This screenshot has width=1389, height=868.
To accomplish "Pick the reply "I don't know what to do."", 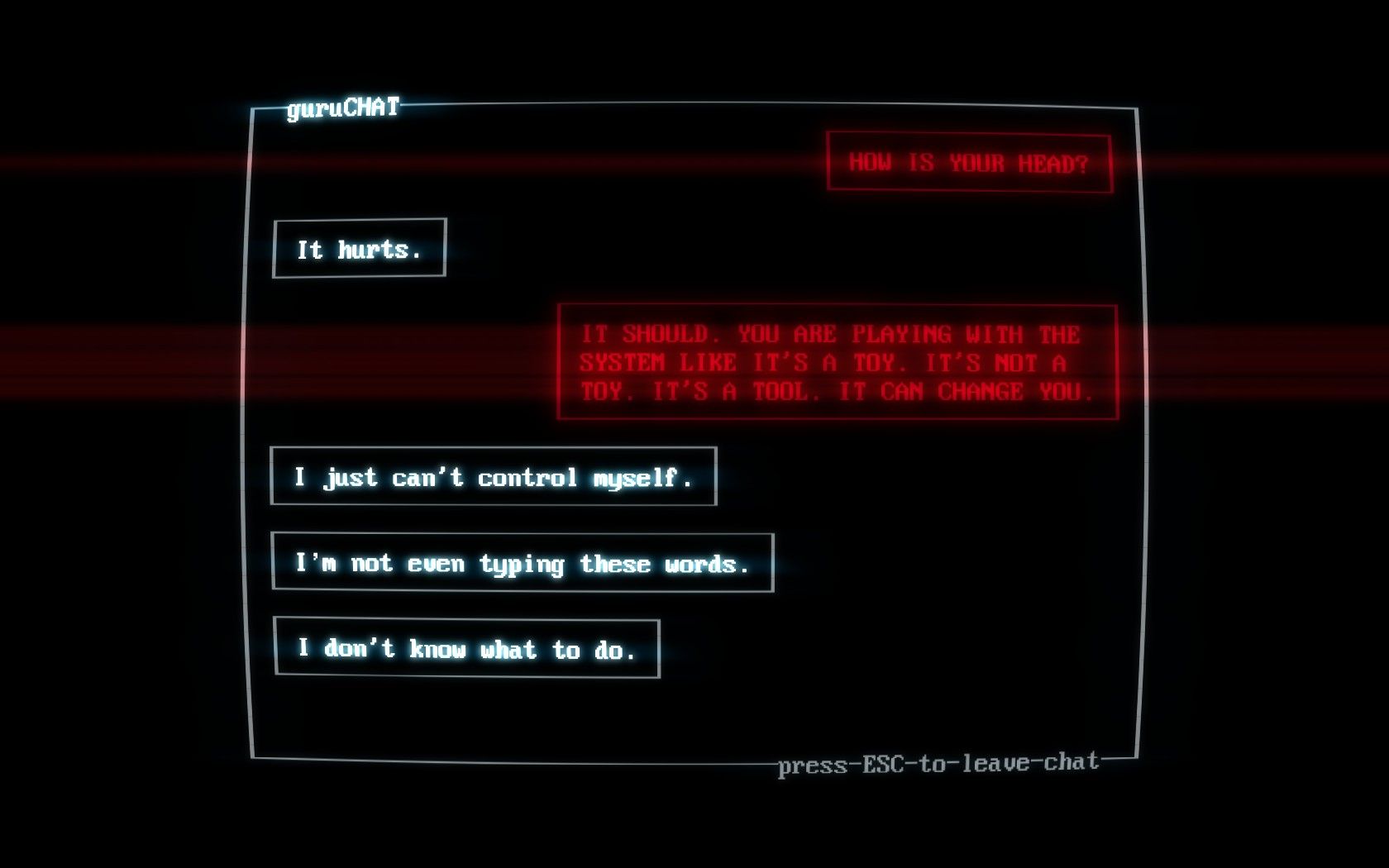I will 465,649.
